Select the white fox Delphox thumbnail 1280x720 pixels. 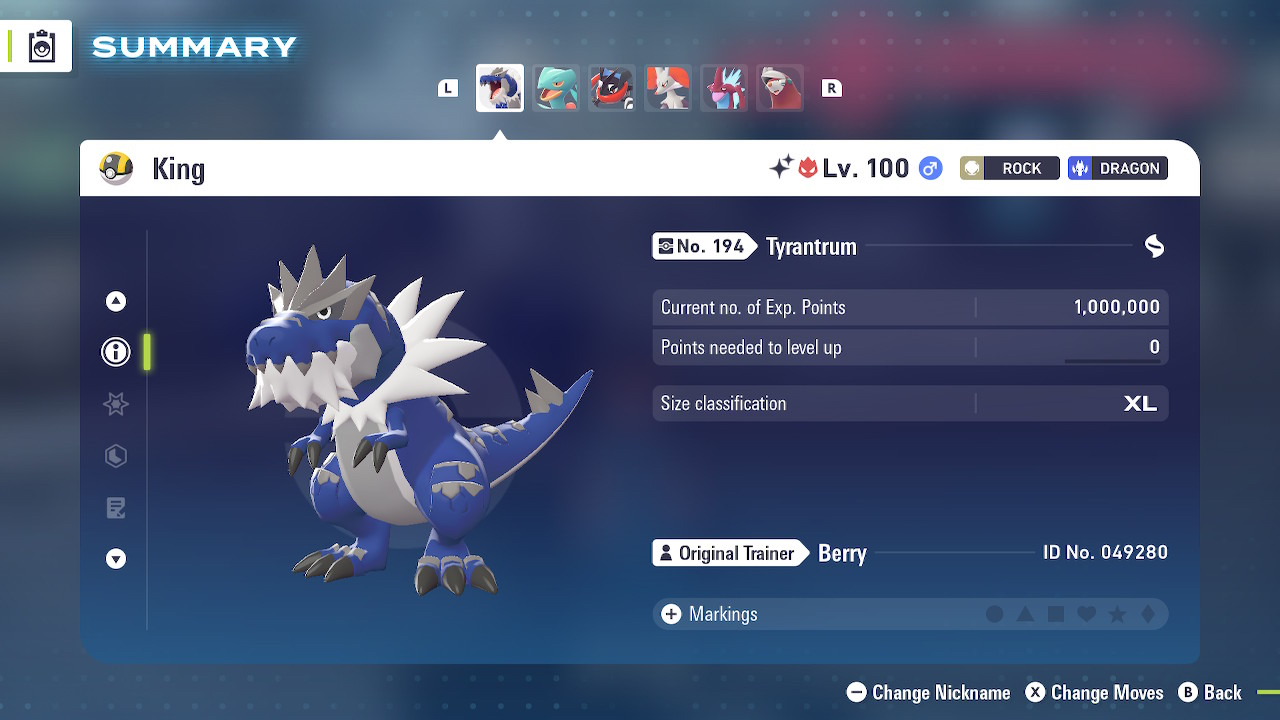(668, 88)
